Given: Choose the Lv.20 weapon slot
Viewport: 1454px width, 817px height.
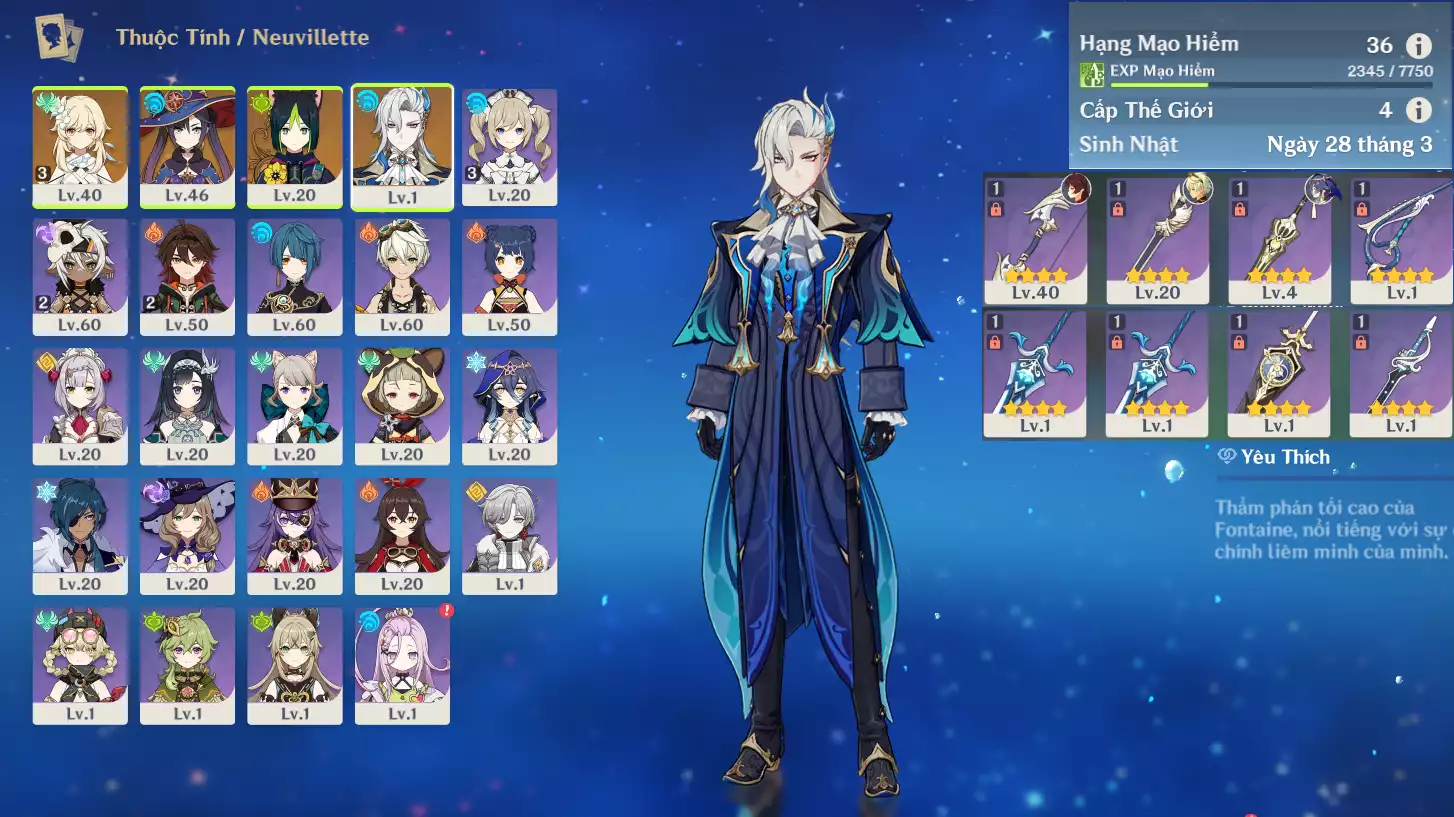Looking at the screenshot, I should pos(1157,240).
